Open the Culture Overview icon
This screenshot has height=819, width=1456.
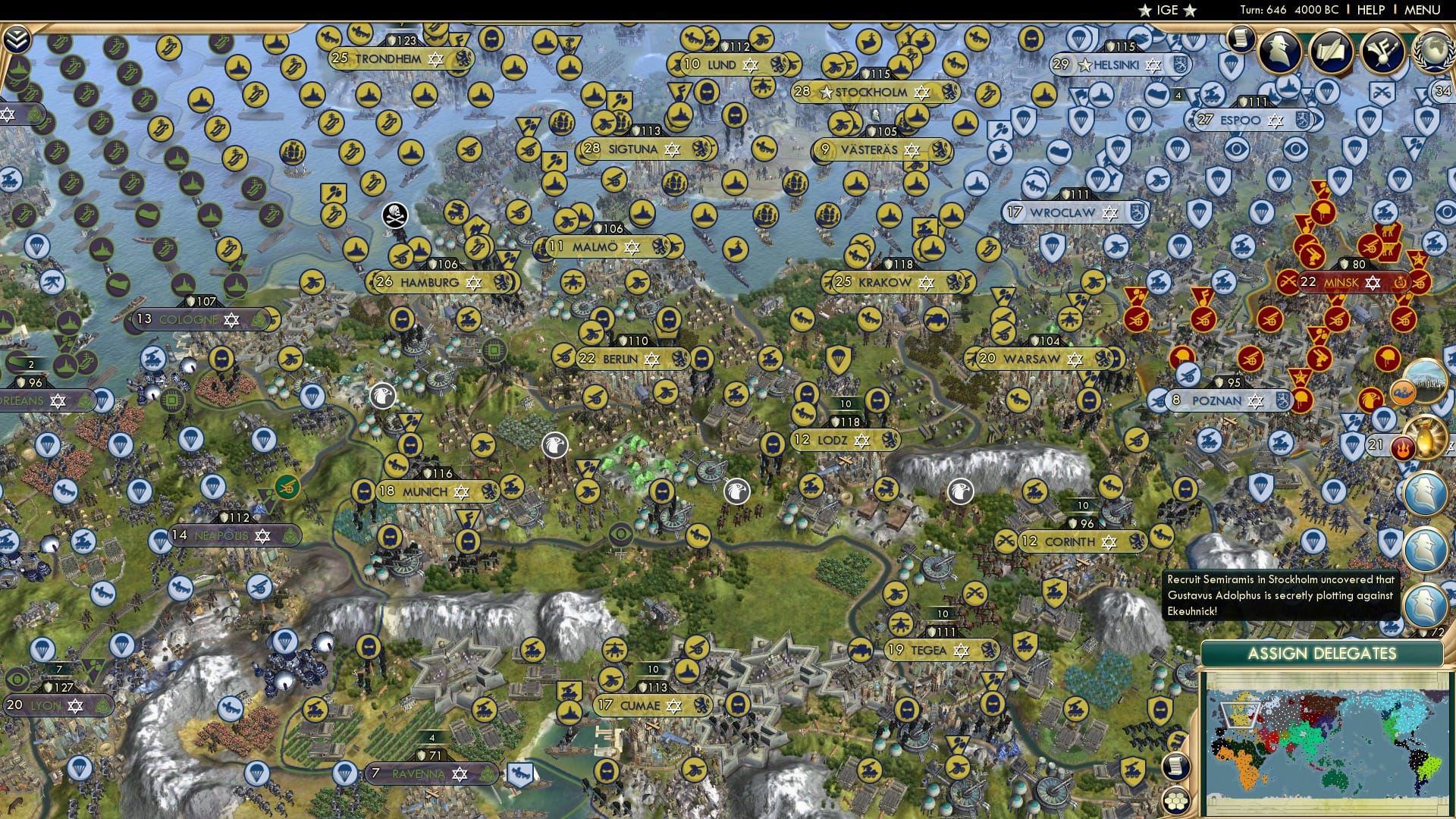click(x=1382, y=50)
